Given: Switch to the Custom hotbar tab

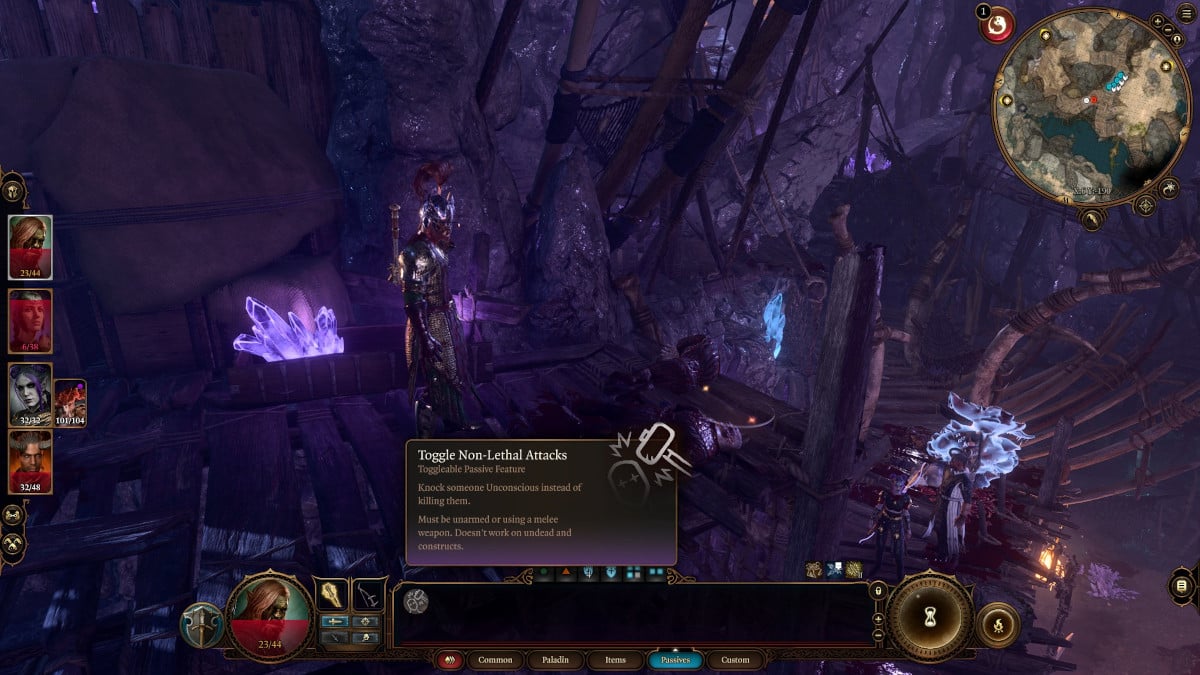Looking at the screenshot, I should pyautogui.click(x=735, y=660).
